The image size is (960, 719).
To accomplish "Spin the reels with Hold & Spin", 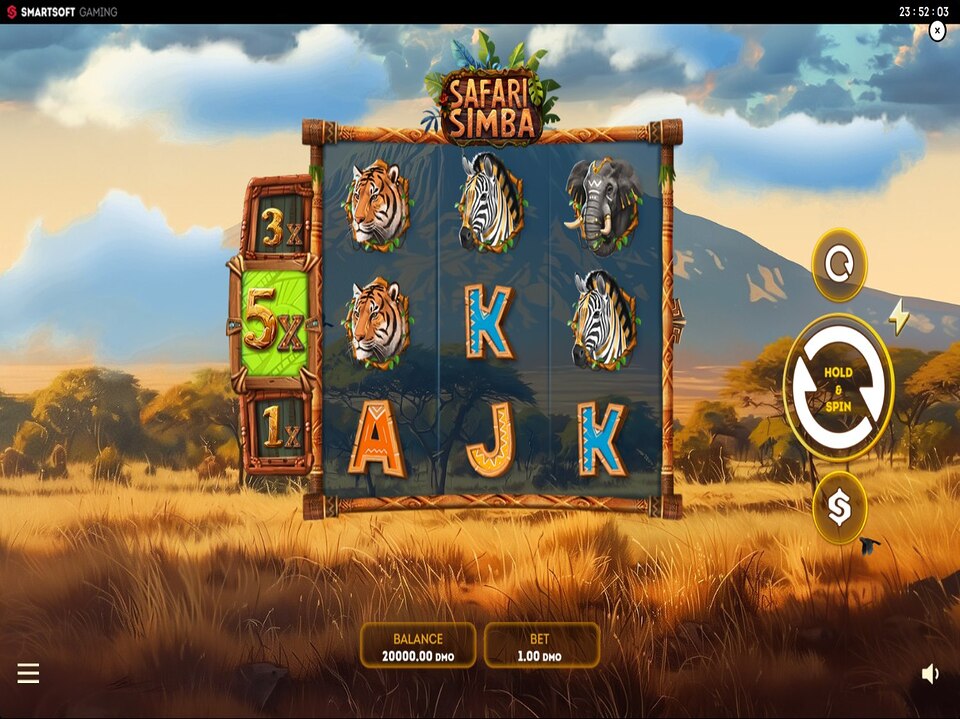I will 838,388.
